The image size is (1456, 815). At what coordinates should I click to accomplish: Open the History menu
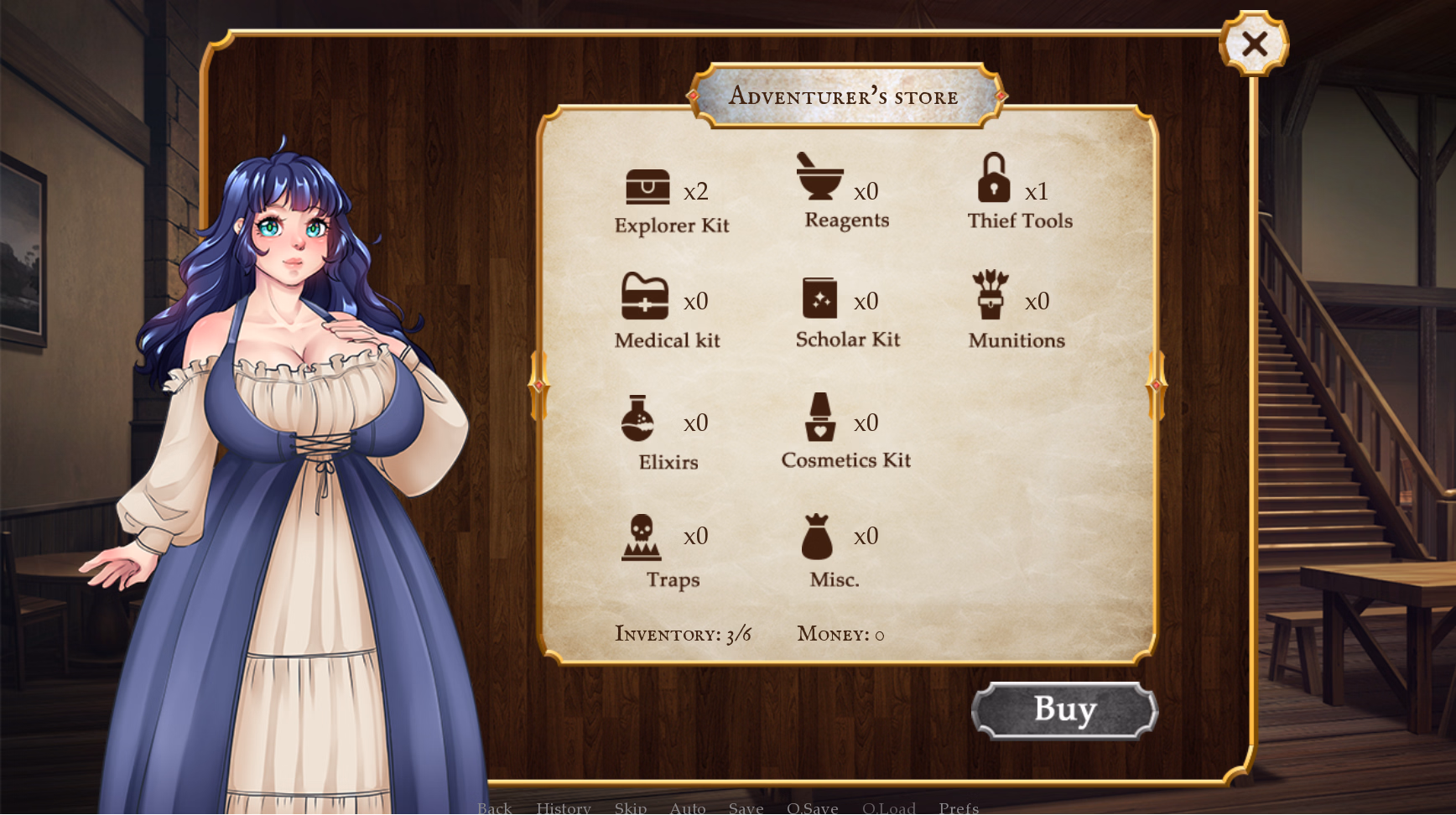564,807
